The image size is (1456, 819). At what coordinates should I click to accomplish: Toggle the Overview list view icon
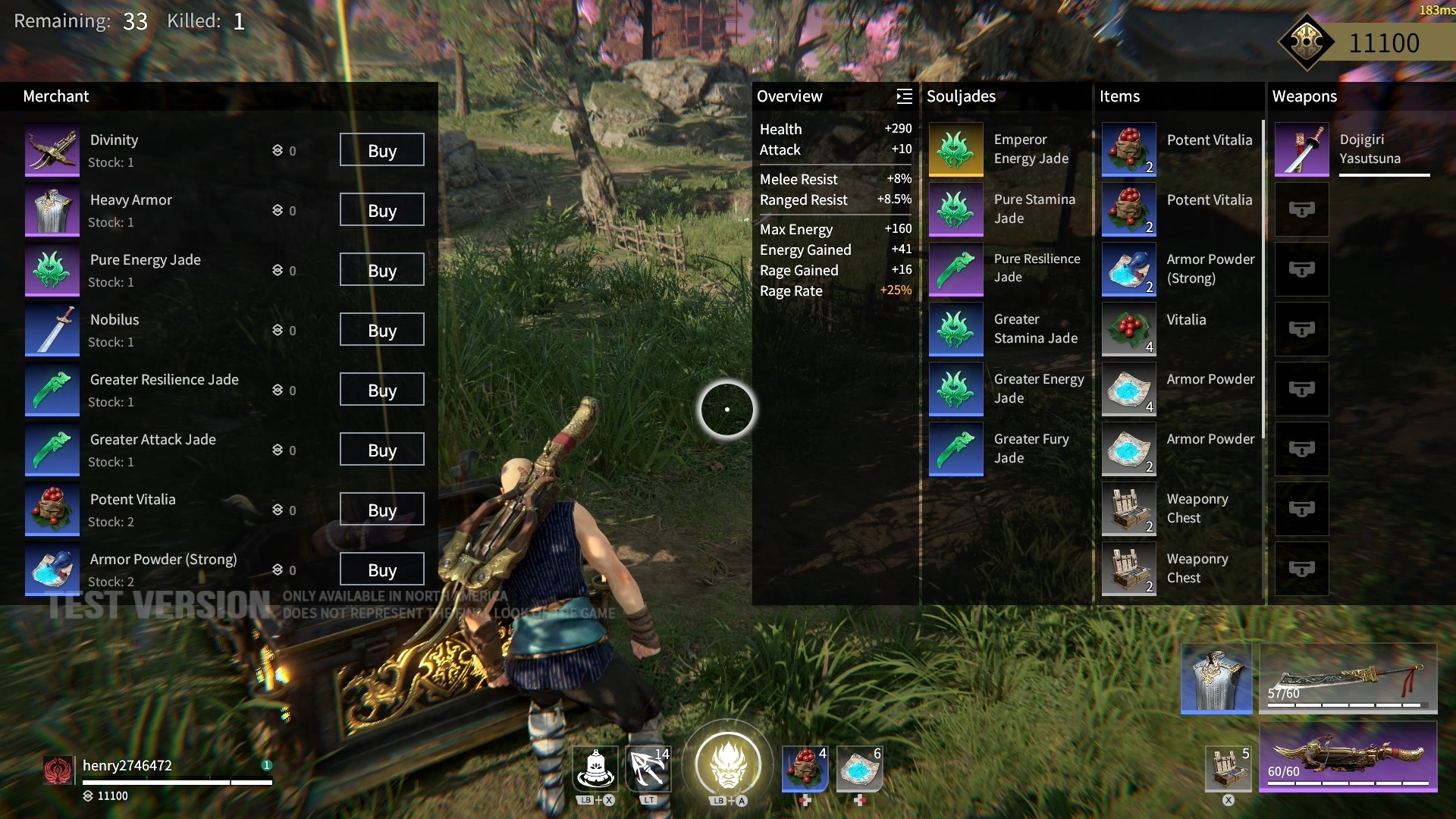tap(904, 96)
